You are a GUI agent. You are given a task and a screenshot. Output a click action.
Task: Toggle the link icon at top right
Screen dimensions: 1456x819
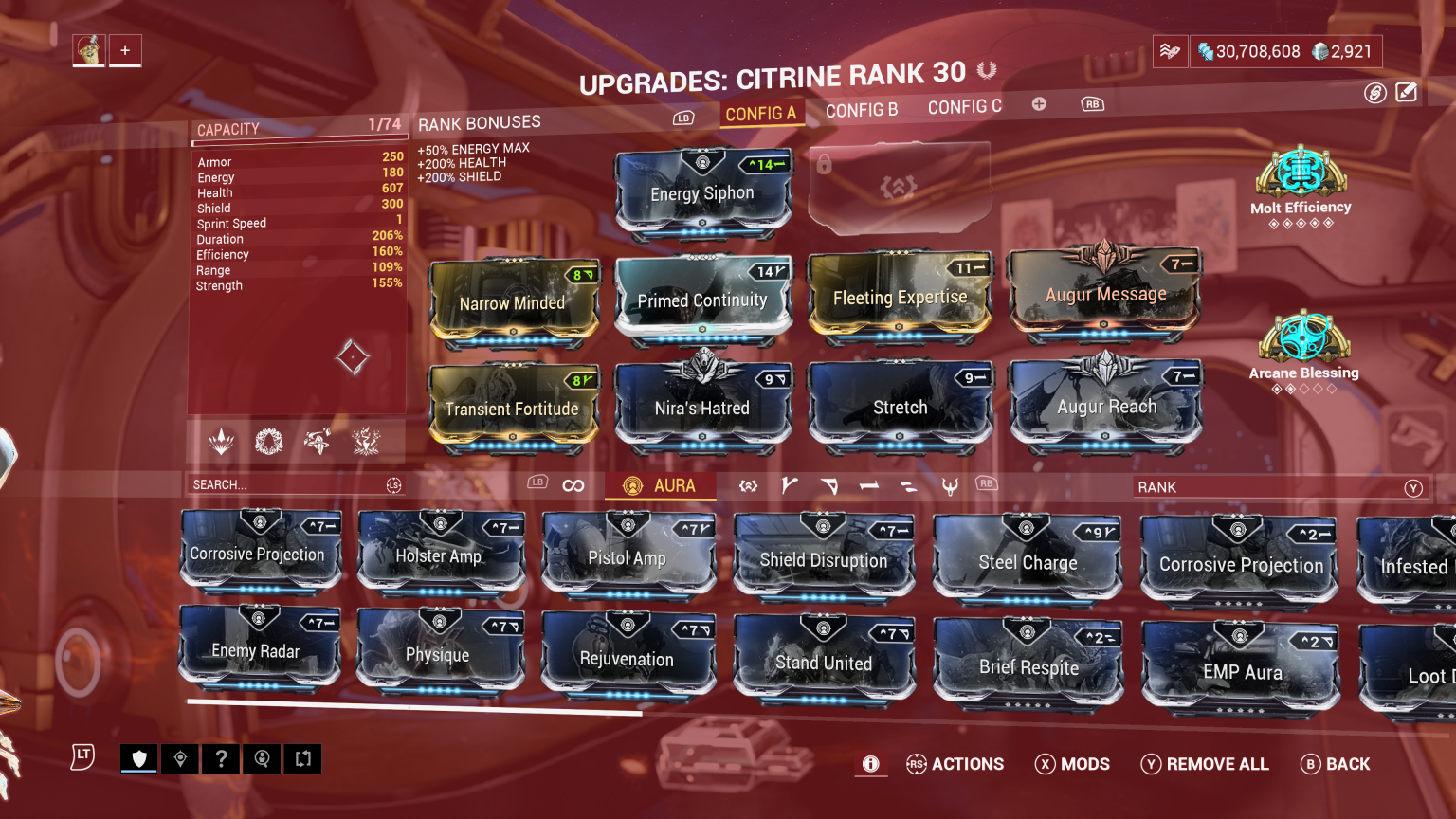(x=1374, y=92)
